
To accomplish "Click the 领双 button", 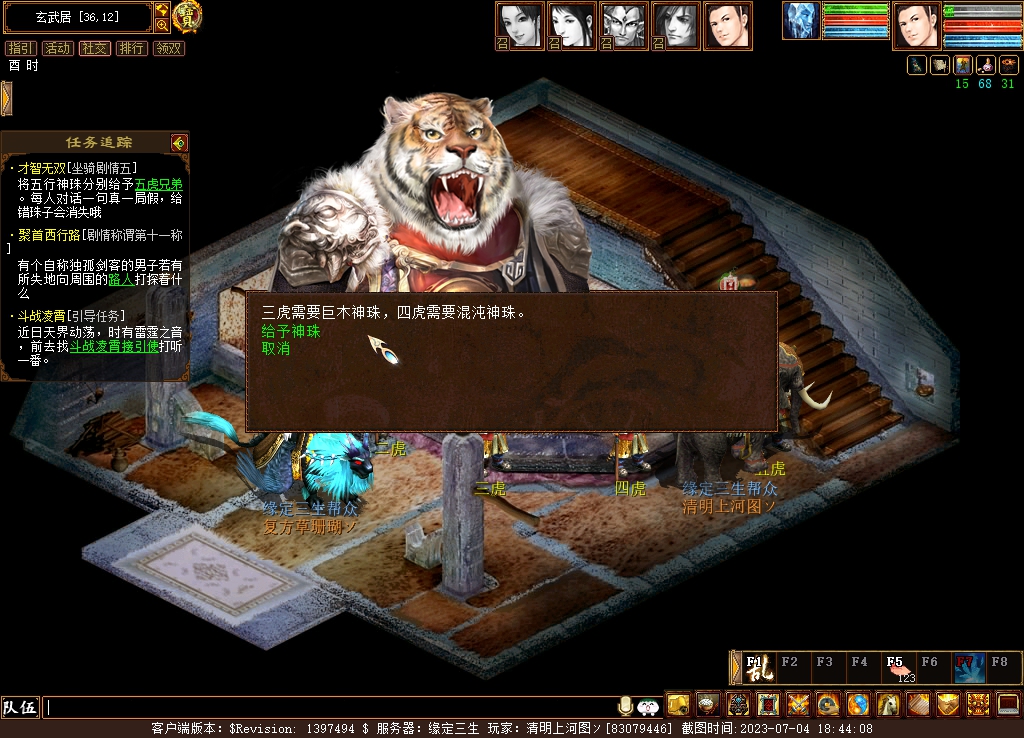I will coord(169,48).
